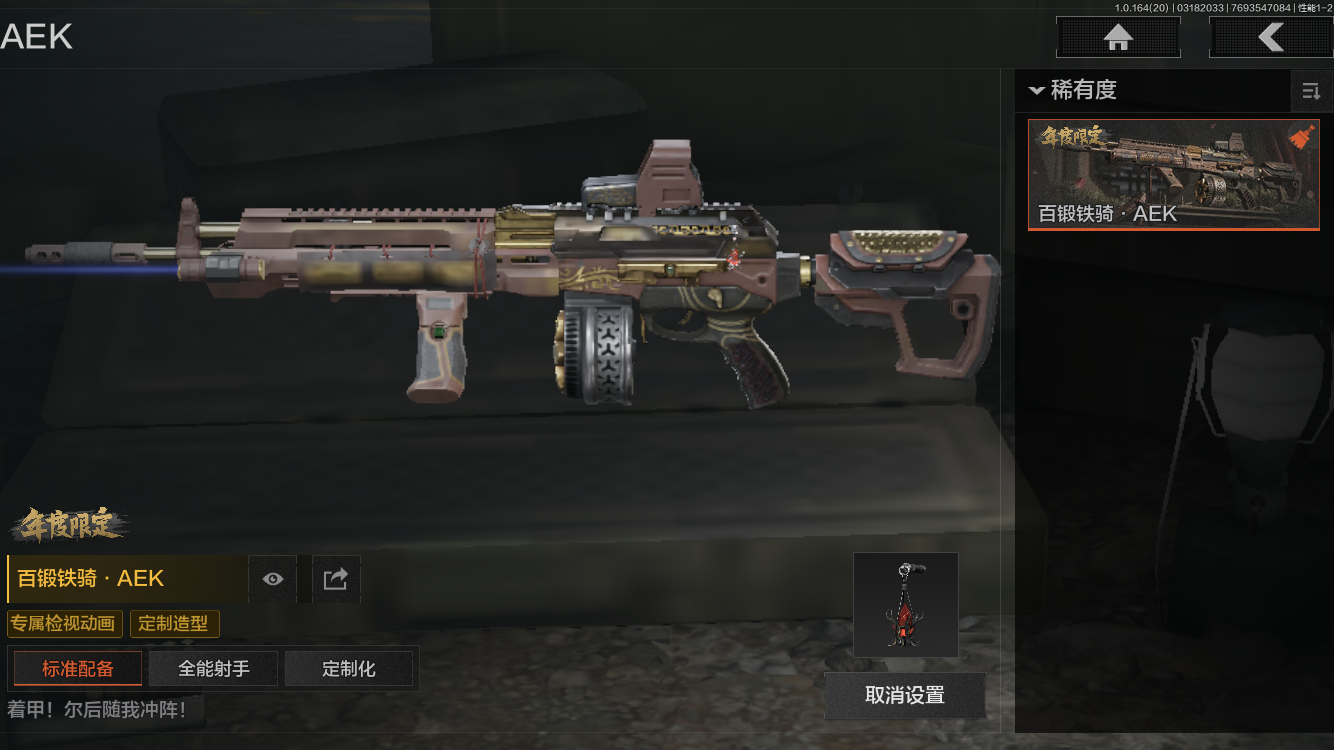
Task: Show the 定制造型 tag
Action: point(174,624)
